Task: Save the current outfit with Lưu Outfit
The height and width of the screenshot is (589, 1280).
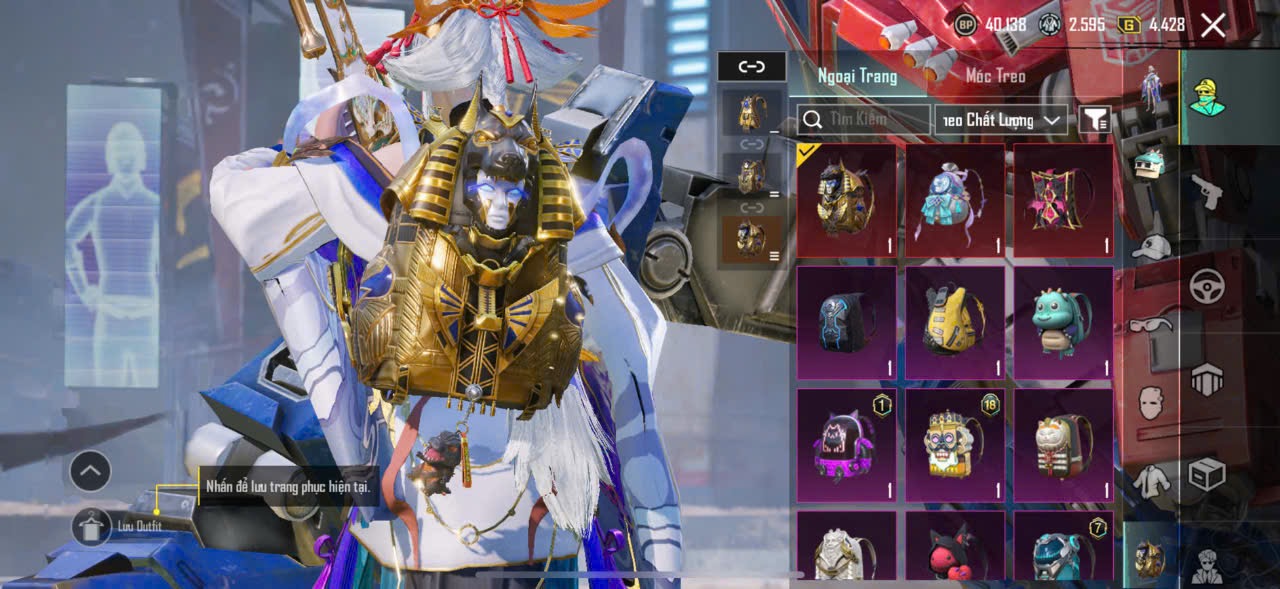Action: point(92,526)
